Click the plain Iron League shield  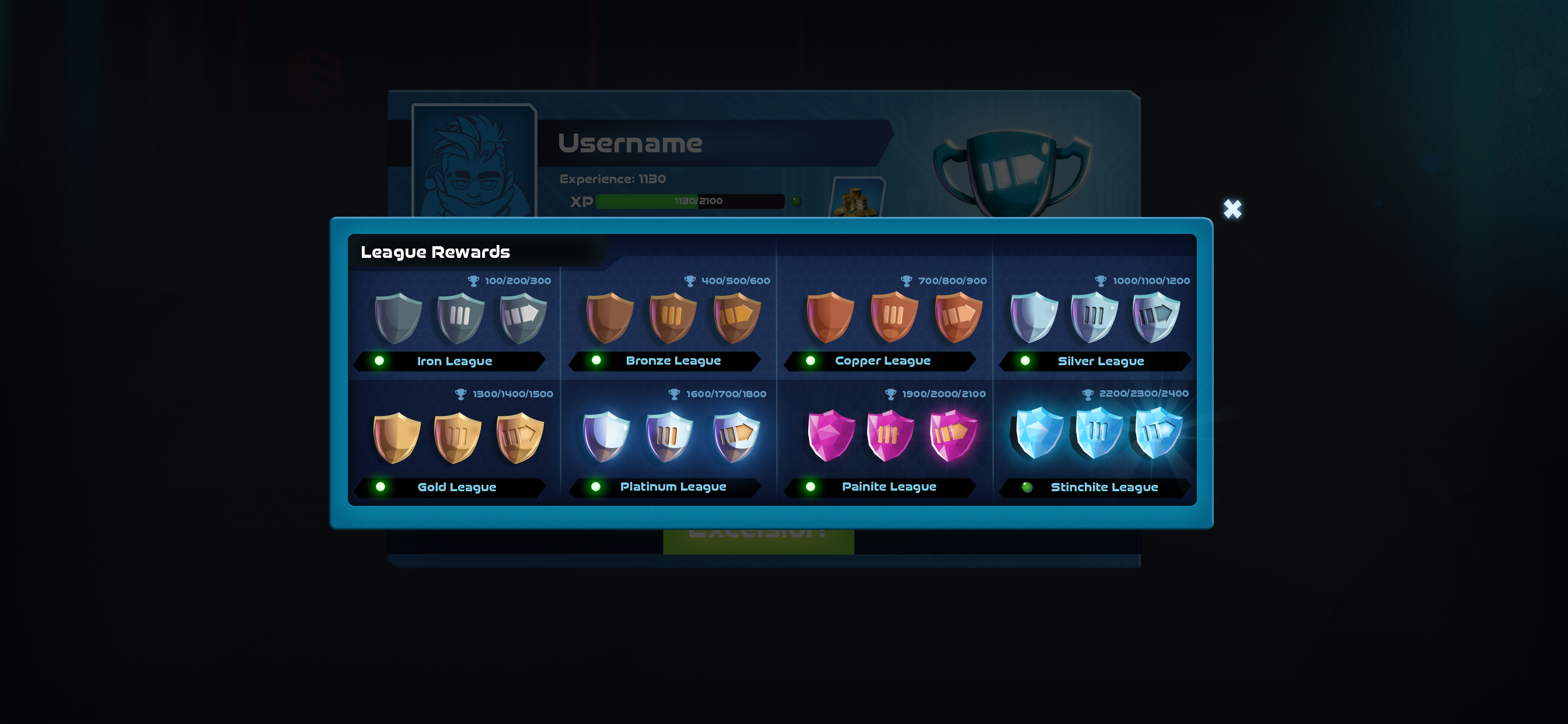398,317
